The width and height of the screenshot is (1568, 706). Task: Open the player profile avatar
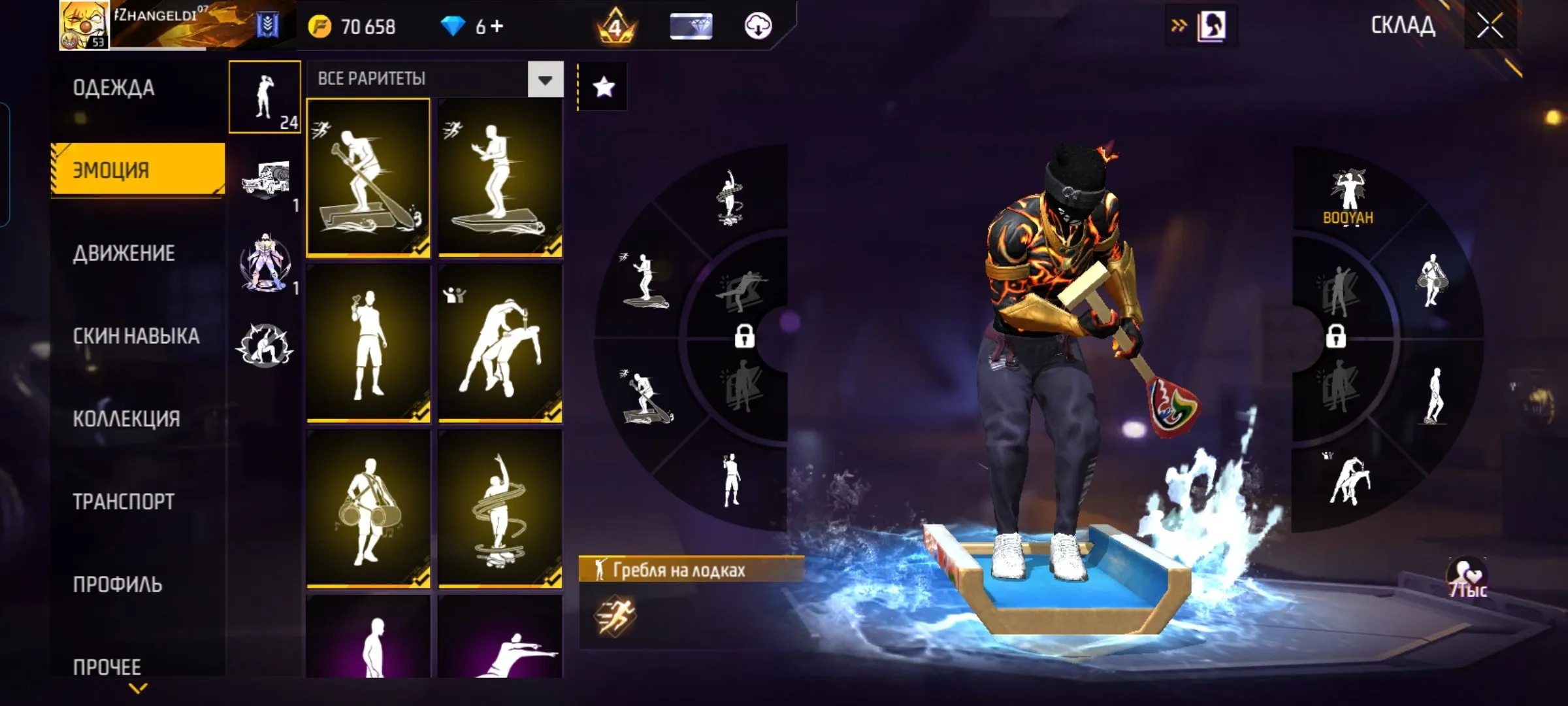[x=84, y=25]
